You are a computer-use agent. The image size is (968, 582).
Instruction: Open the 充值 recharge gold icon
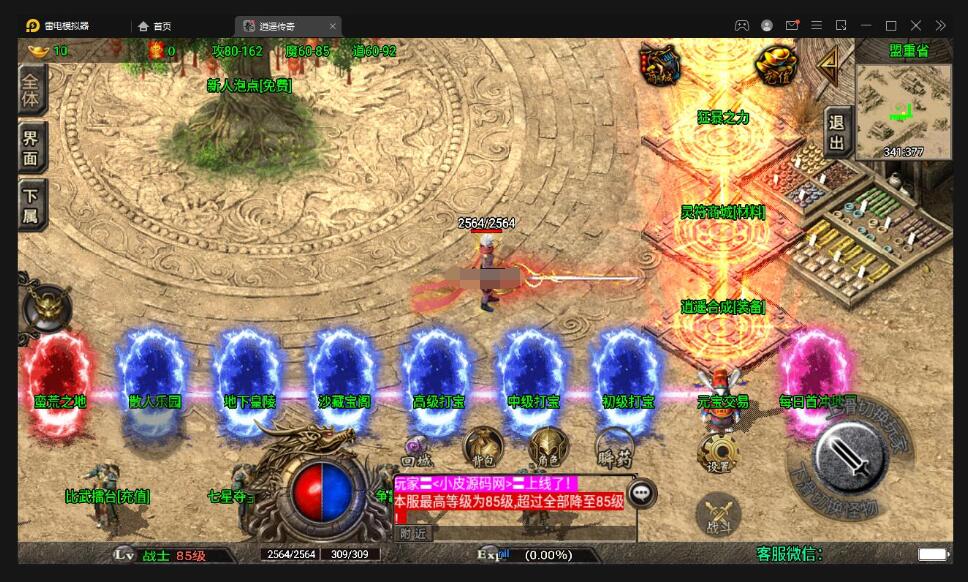774,64
